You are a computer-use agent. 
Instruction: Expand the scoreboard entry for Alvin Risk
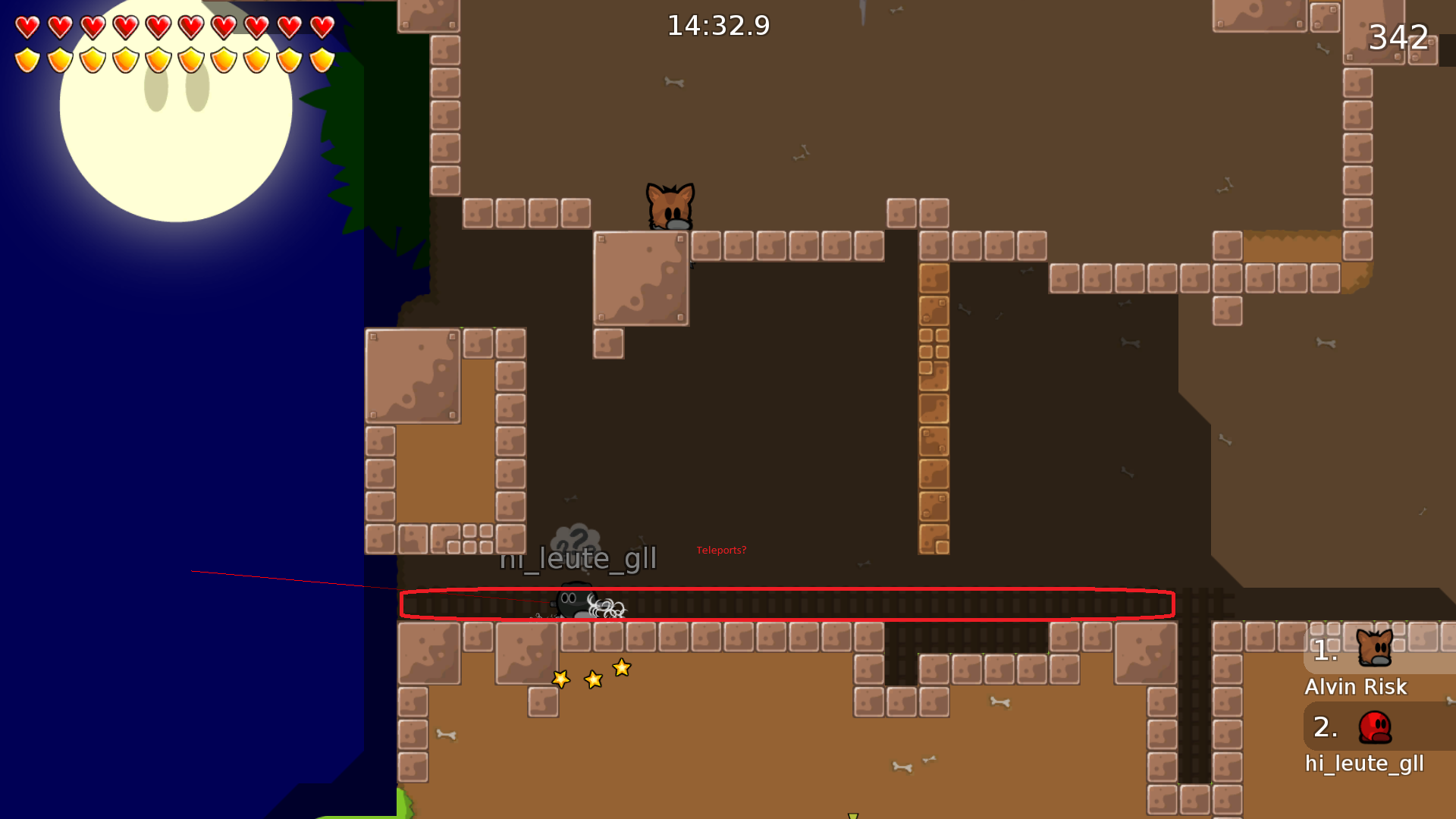(x=1355, y=686)
